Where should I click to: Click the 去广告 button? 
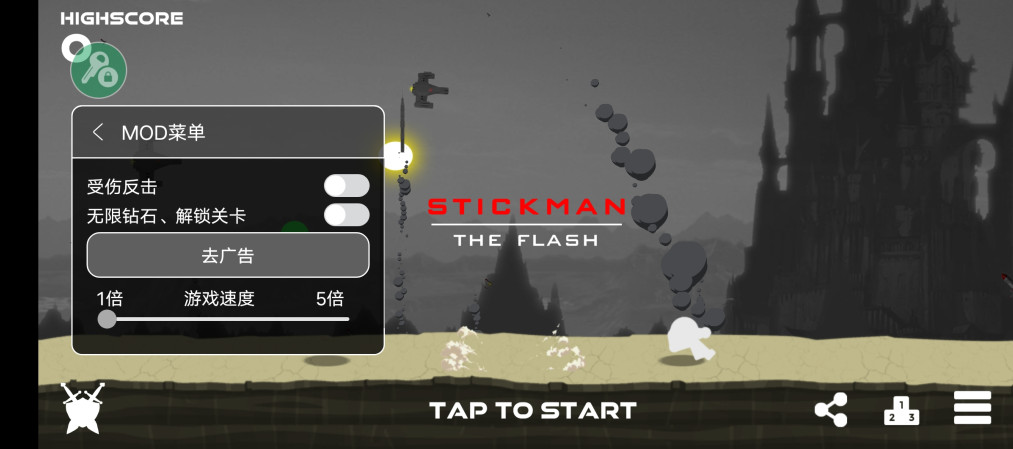click(x=228, y=255)
